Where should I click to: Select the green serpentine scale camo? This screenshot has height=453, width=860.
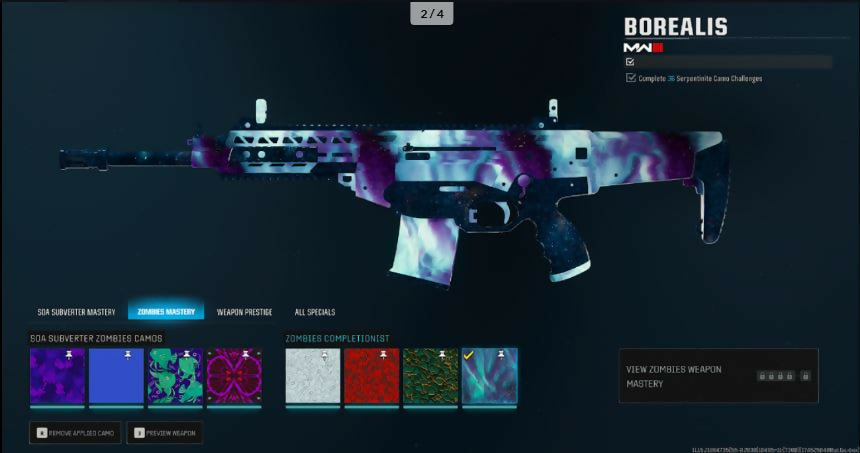431,376
